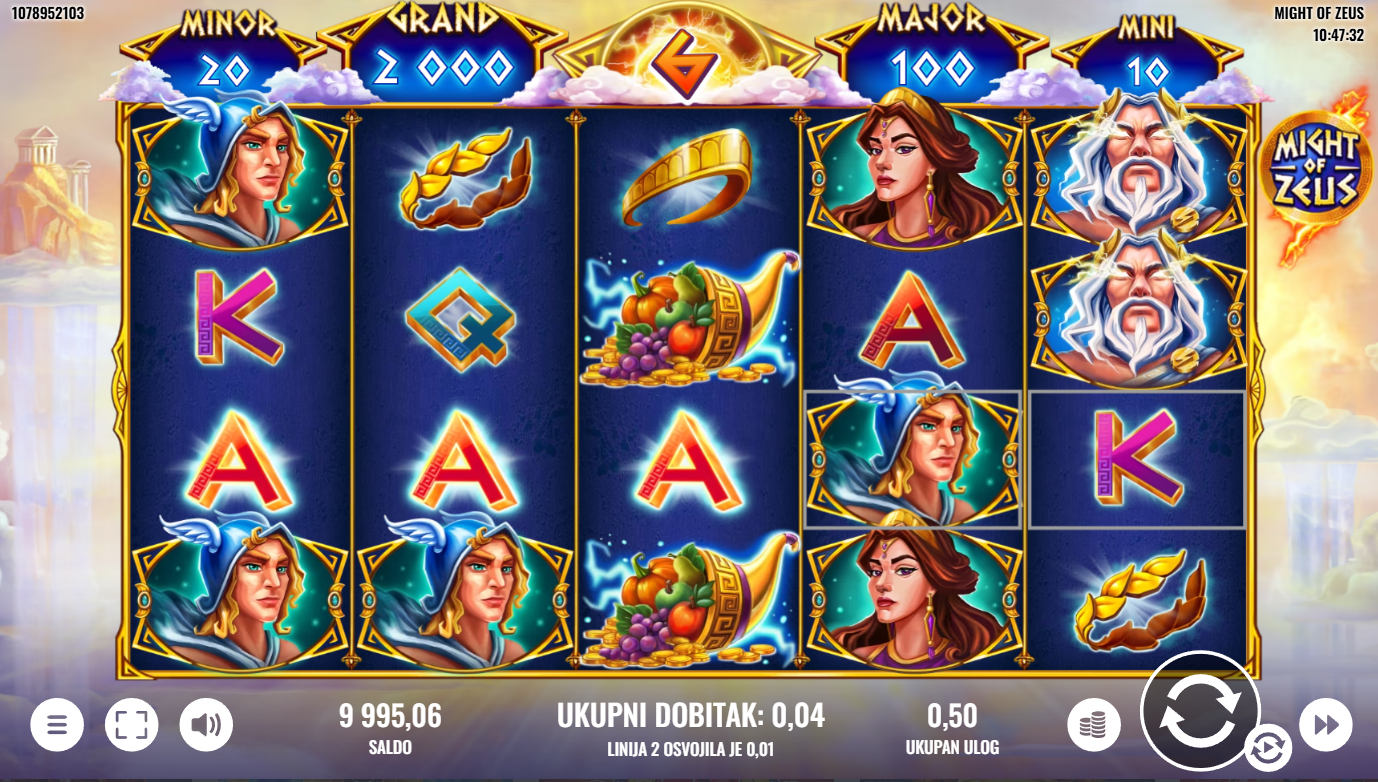Mute the game sound
Screen dimensions: 1378x782
coord(206,725)
